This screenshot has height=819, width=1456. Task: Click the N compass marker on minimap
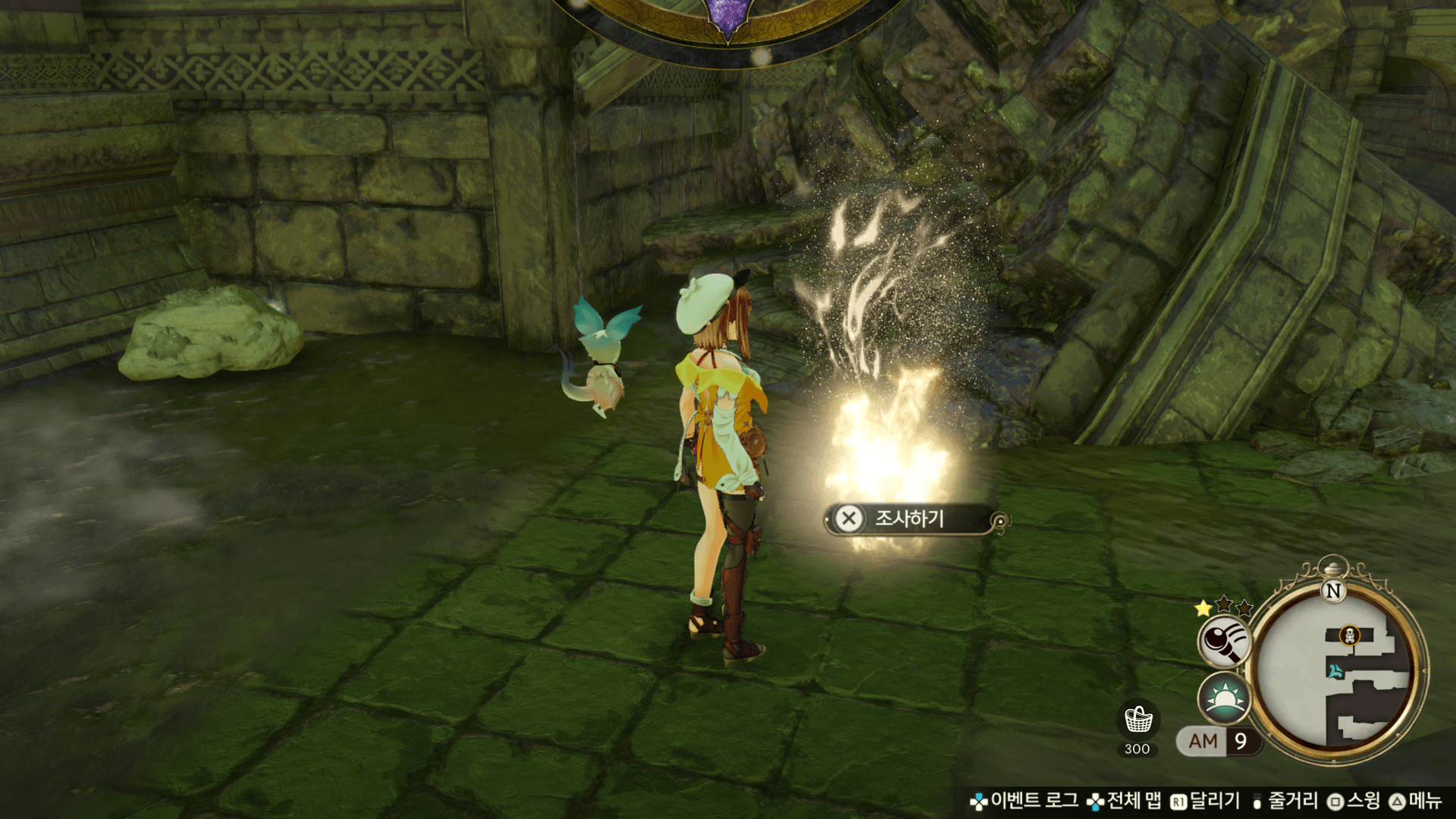(1333, 591)
